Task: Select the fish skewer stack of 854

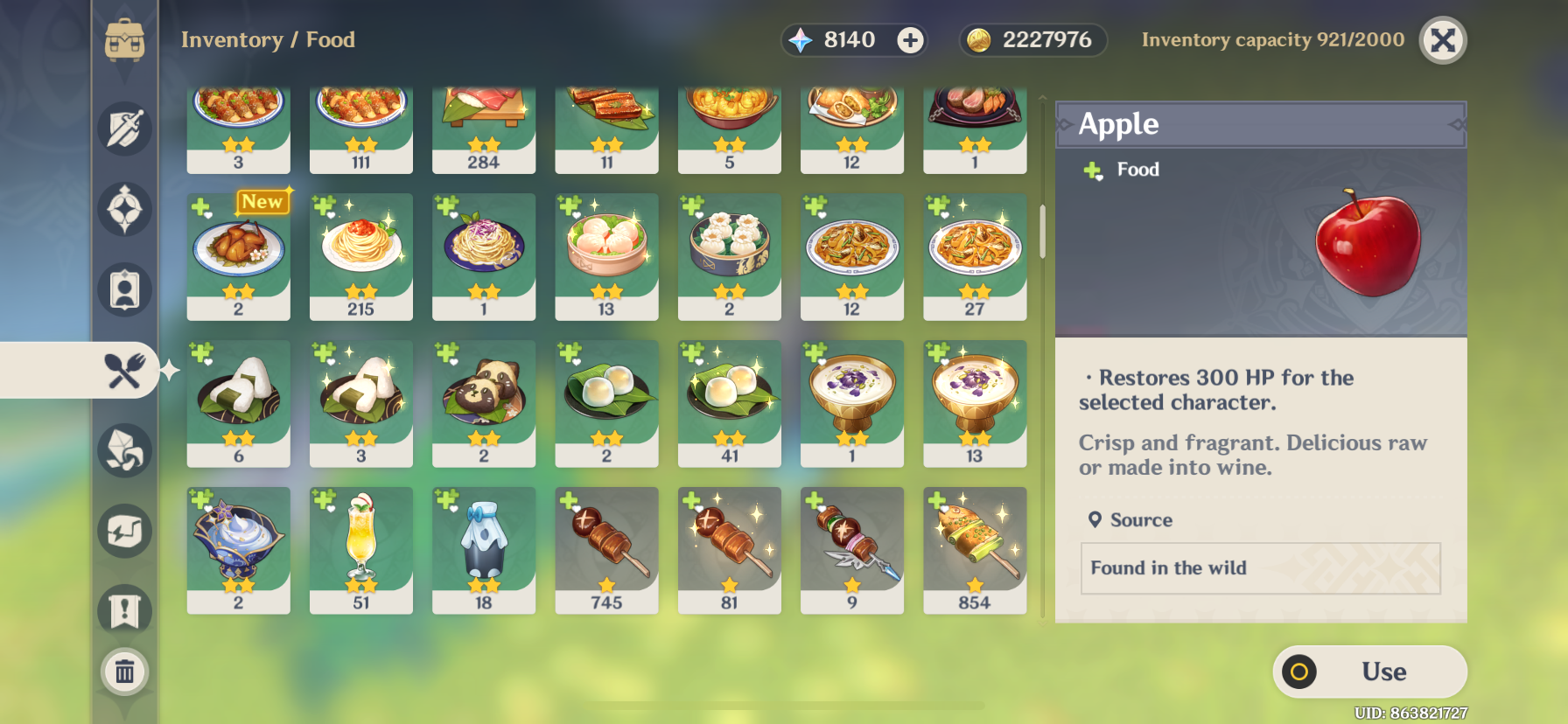Action: 975,549
